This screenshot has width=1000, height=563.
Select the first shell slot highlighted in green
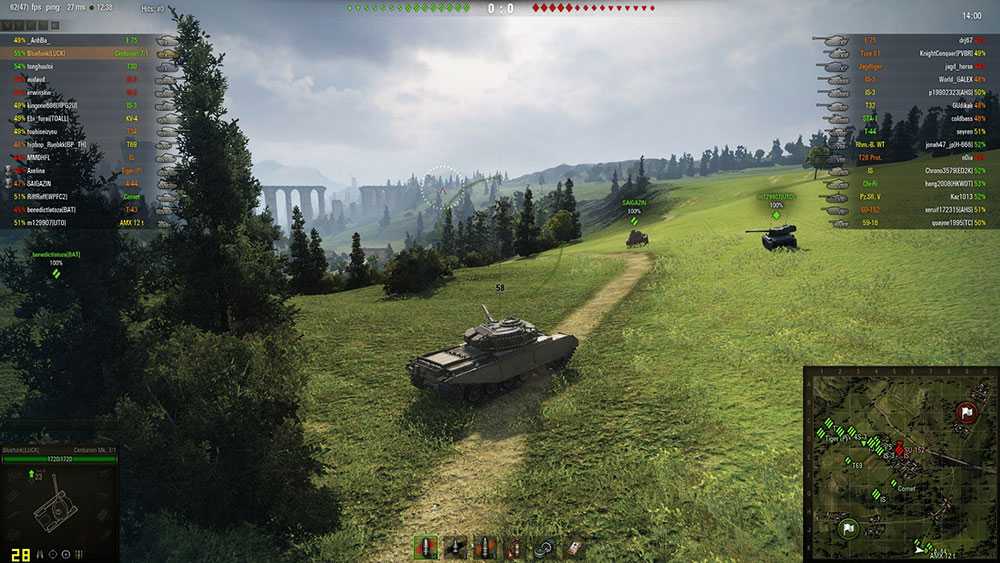[425, 547]
